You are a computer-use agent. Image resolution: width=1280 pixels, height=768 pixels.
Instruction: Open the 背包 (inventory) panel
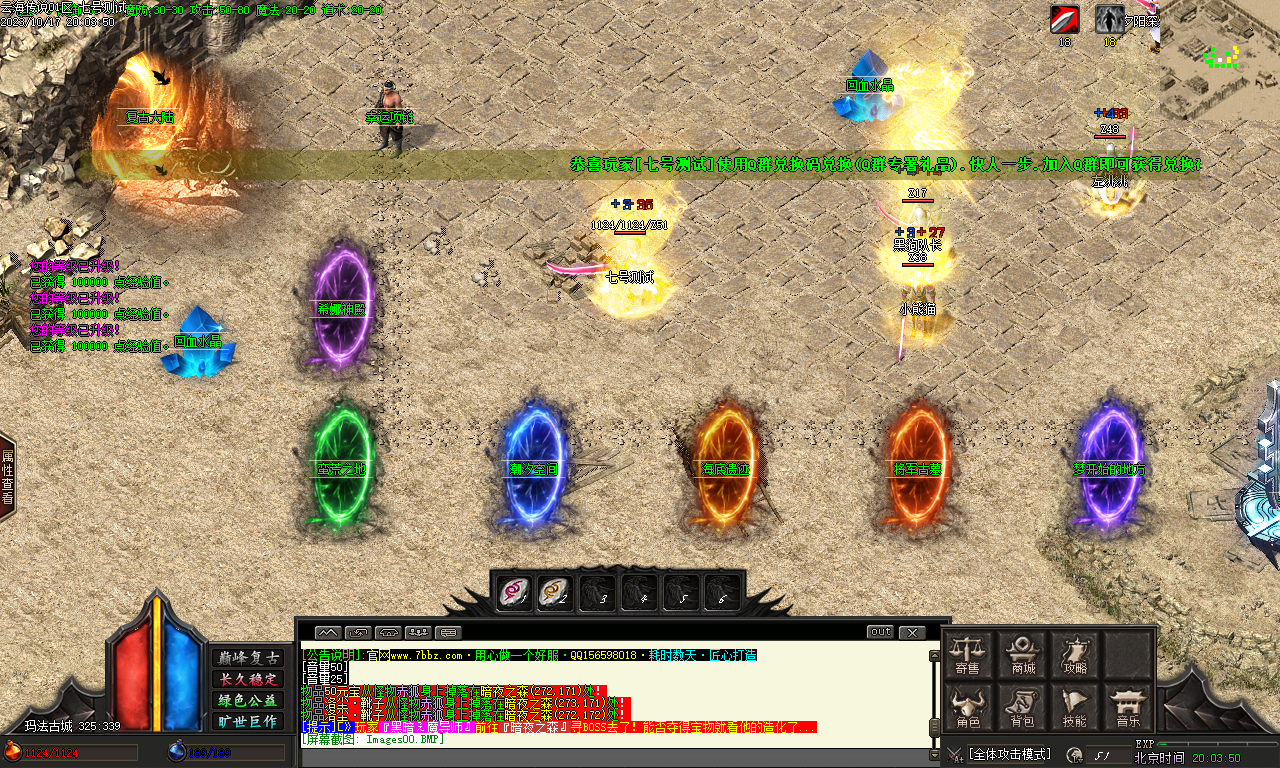click(x=1024, y=708)
